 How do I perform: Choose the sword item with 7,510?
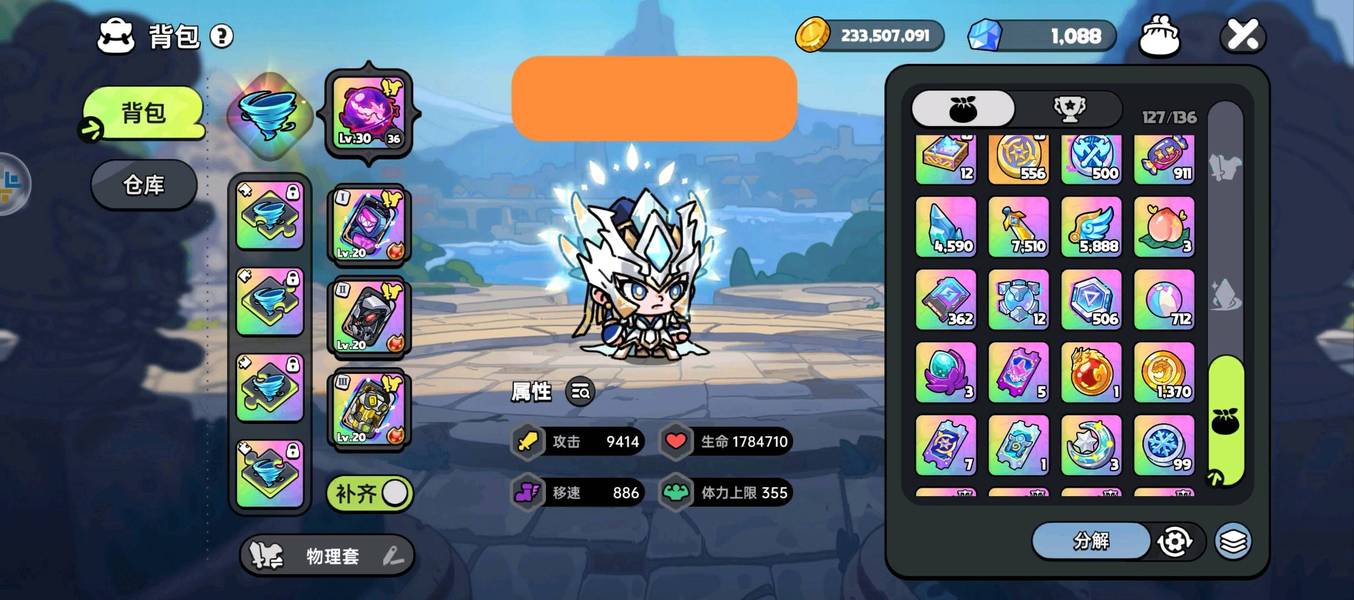[1019, 227]
